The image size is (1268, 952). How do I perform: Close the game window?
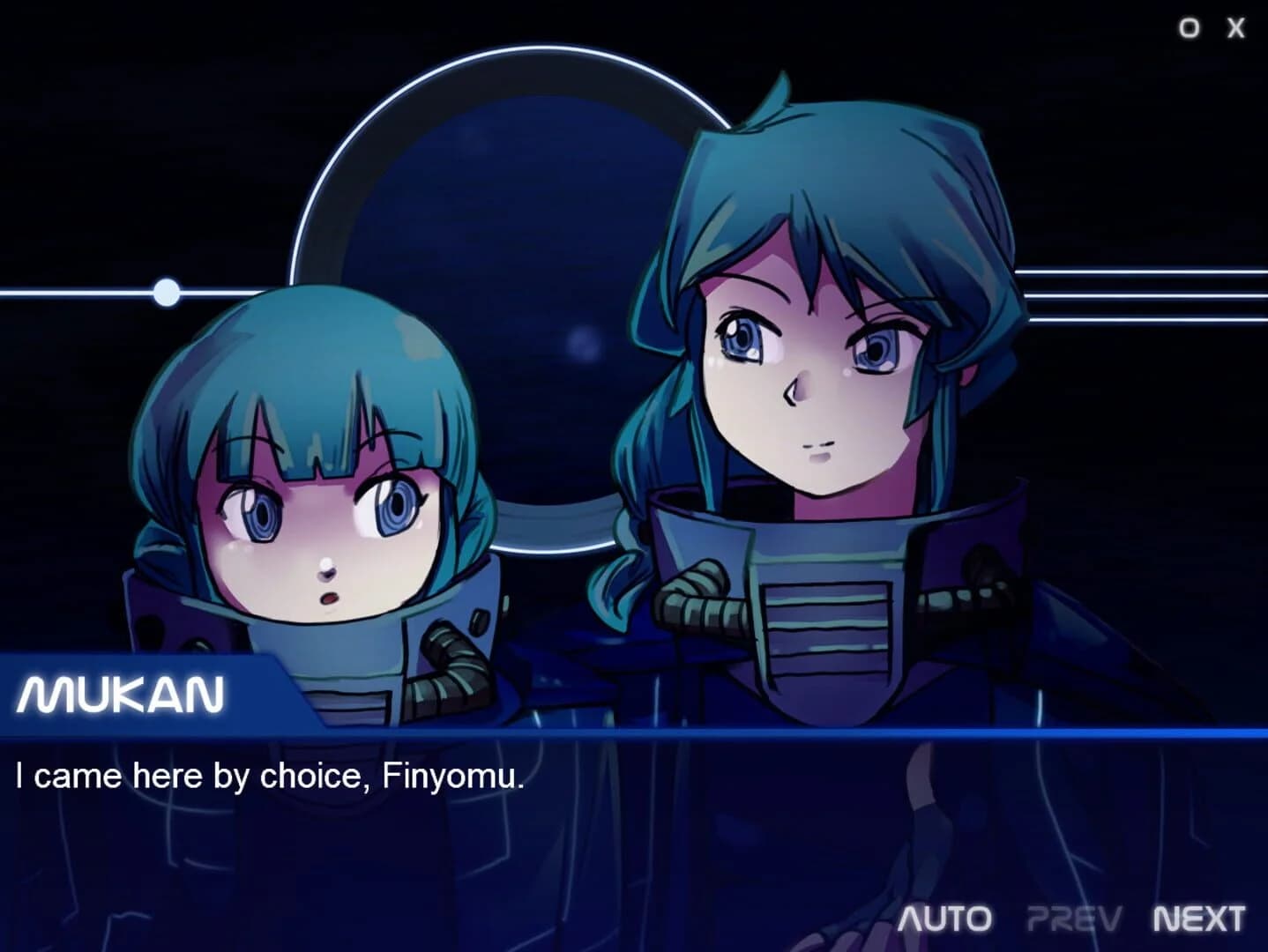(1234, 27)
